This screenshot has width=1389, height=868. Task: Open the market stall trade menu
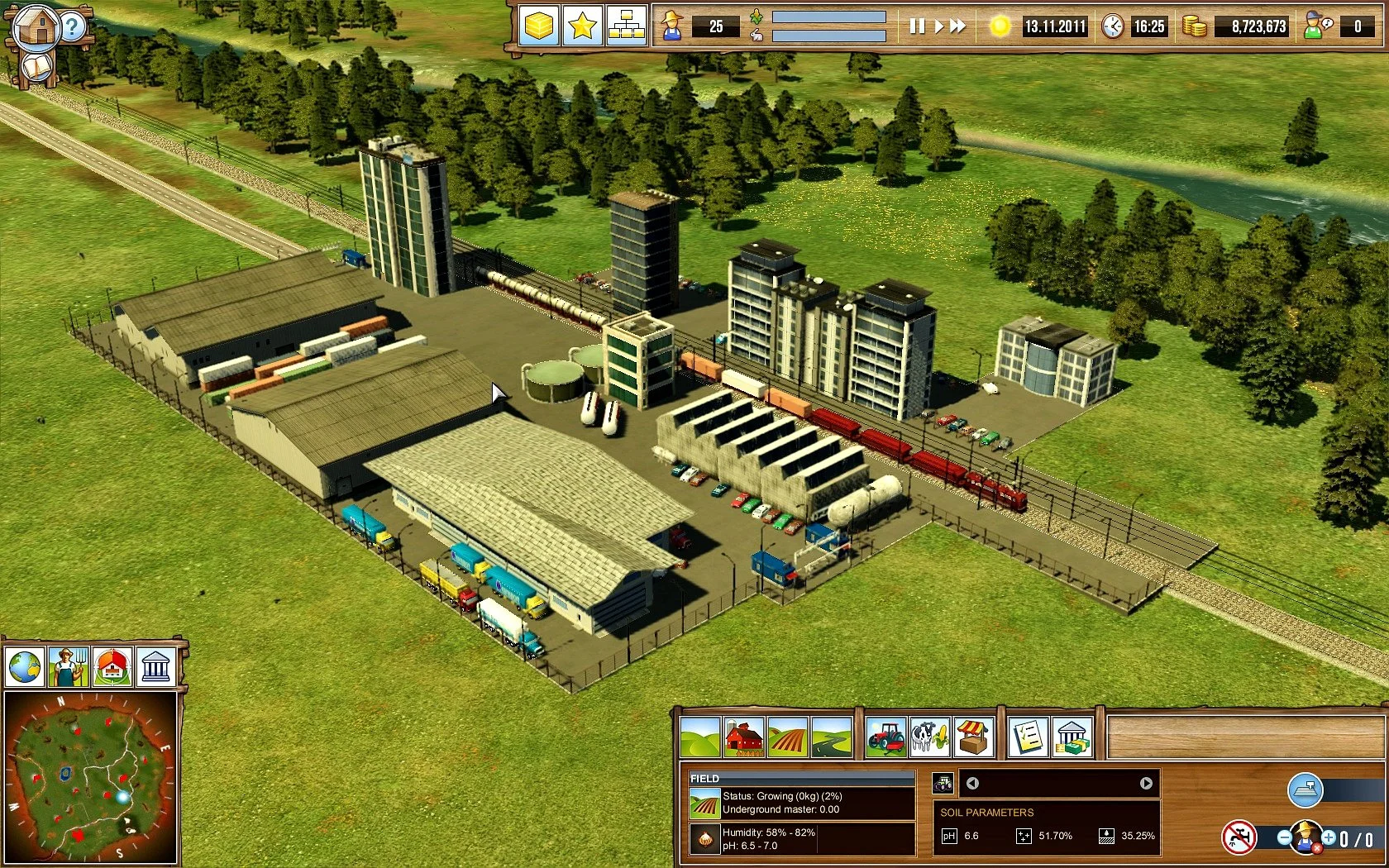[973, 737]
